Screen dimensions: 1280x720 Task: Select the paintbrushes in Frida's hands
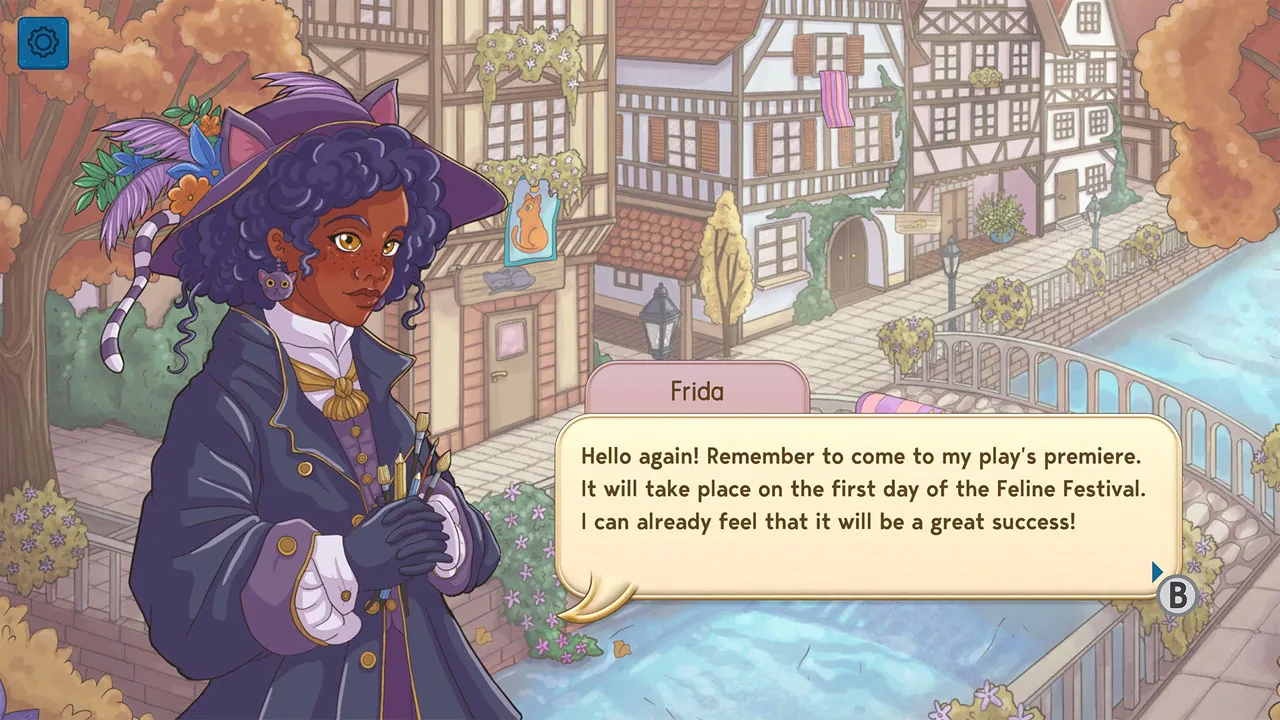408,470
